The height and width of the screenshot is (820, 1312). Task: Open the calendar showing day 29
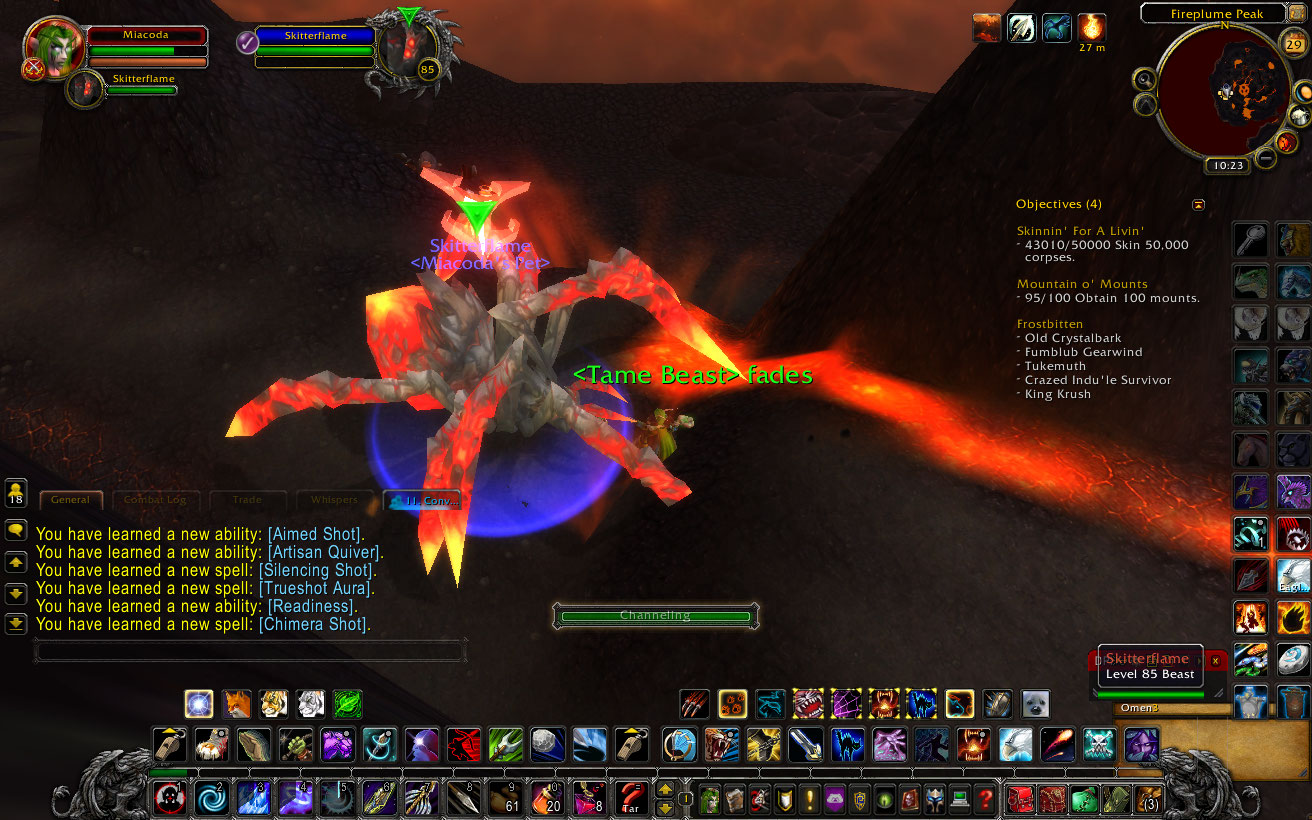pos(1293,43)
